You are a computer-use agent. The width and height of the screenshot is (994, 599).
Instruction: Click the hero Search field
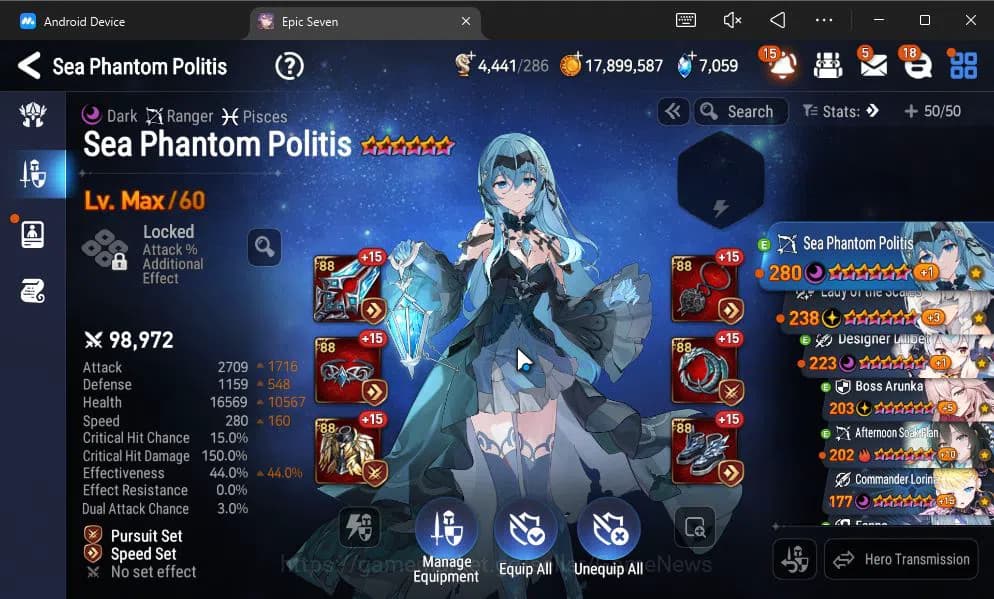point(742,112)
